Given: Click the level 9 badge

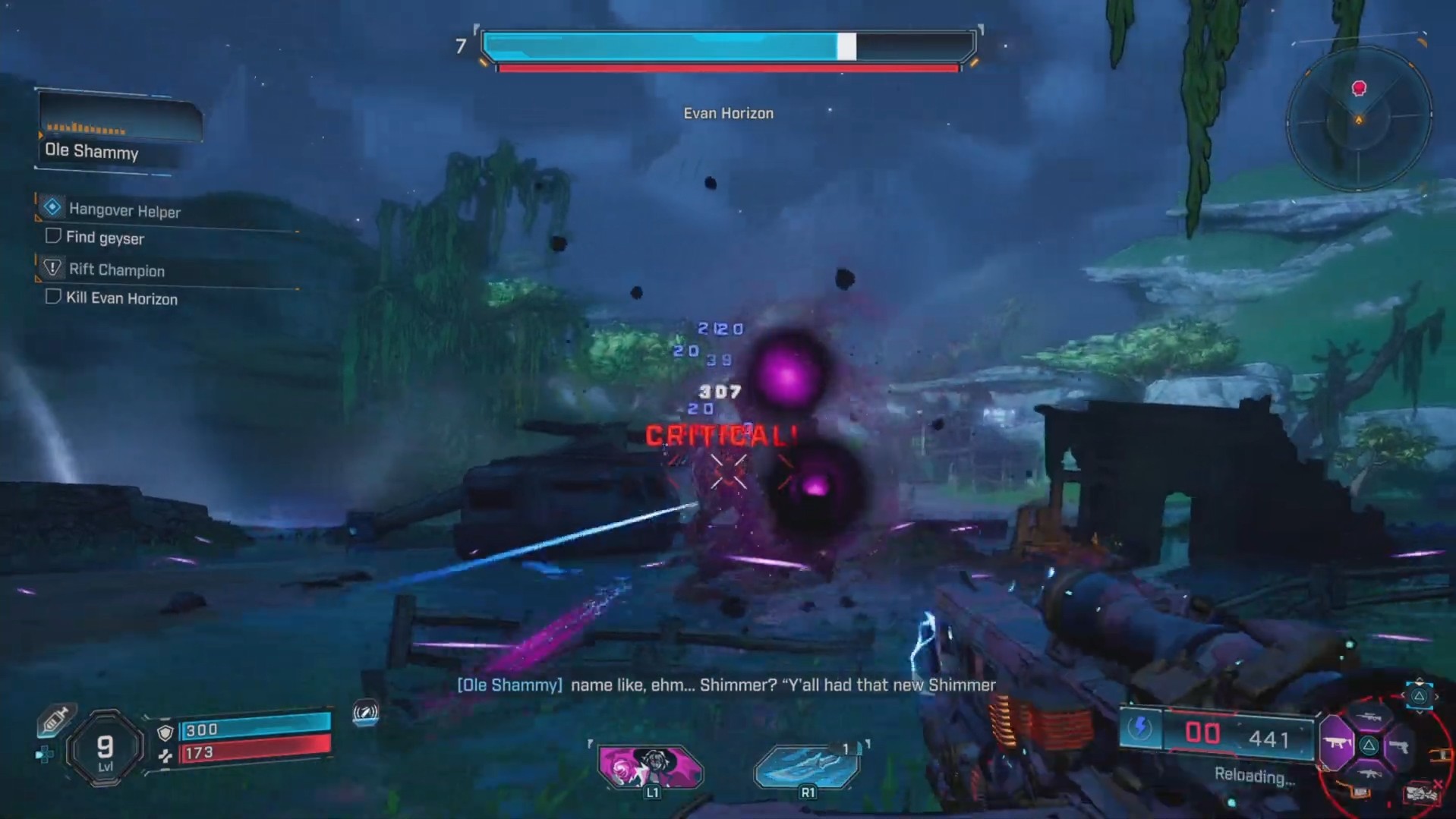Looking at the screenshot, I should tap(105, 748).
